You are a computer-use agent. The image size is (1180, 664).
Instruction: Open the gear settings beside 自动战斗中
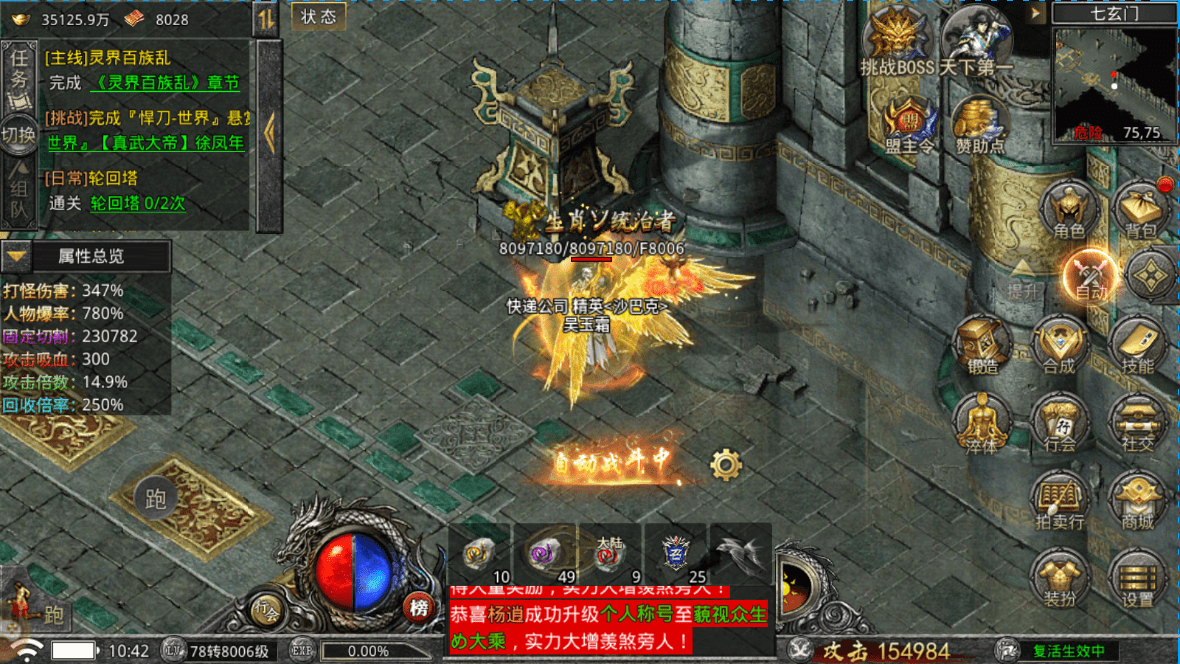(725, 463)
